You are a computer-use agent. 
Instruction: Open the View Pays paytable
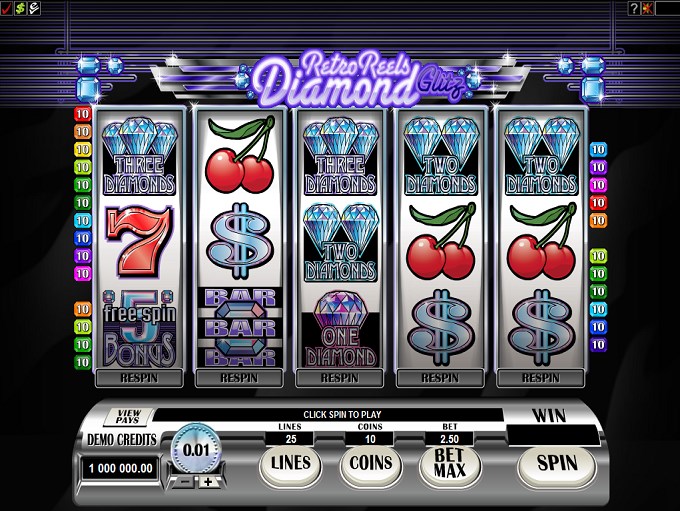(129, 417)
